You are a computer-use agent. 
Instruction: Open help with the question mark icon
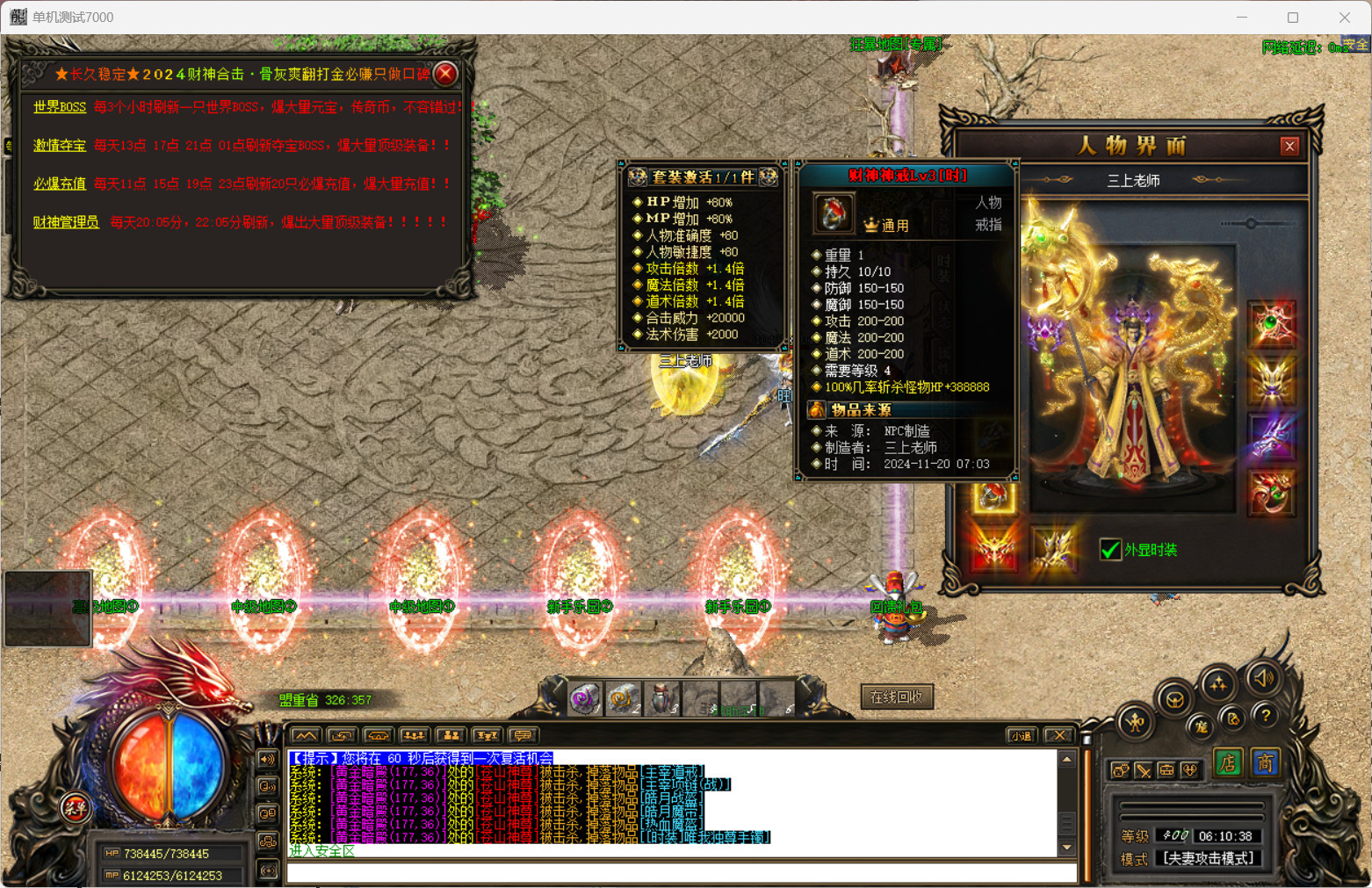pyautogui.click(x=1265, y=717)
